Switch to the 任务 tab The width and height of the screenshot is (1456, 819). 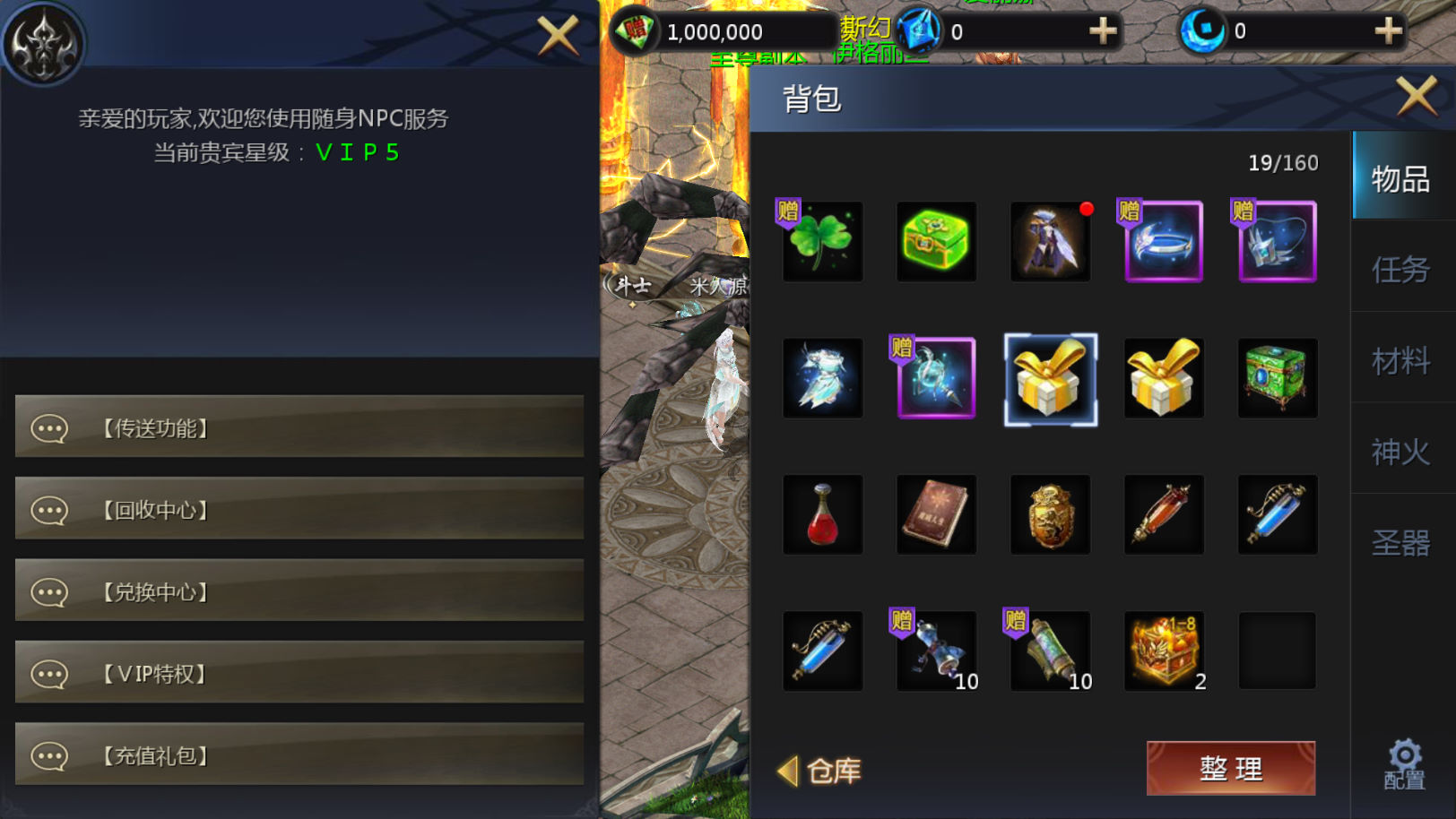1400,269
